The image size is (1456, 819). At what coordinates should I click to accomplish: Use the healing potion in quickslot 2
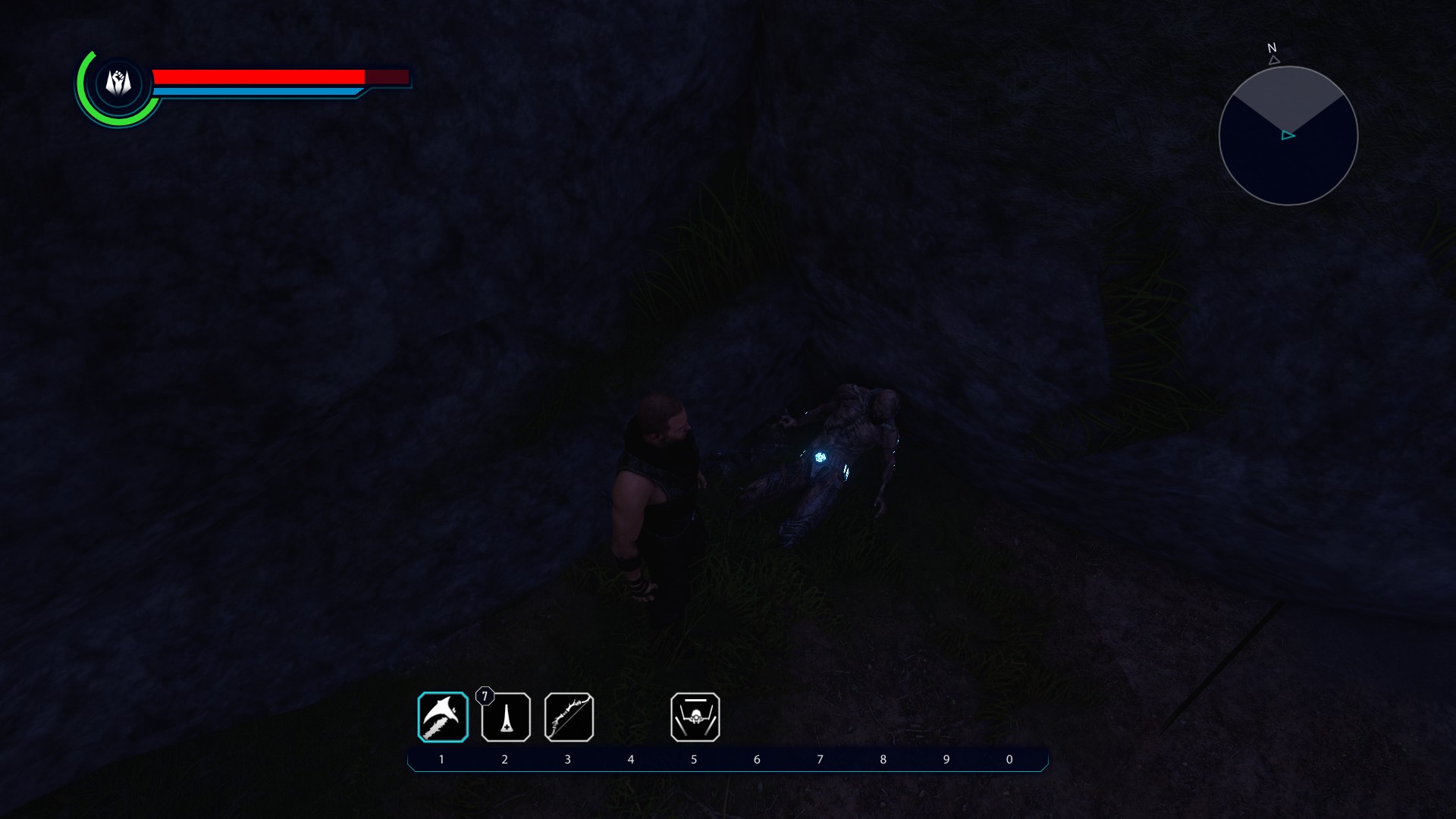(506, 717)
